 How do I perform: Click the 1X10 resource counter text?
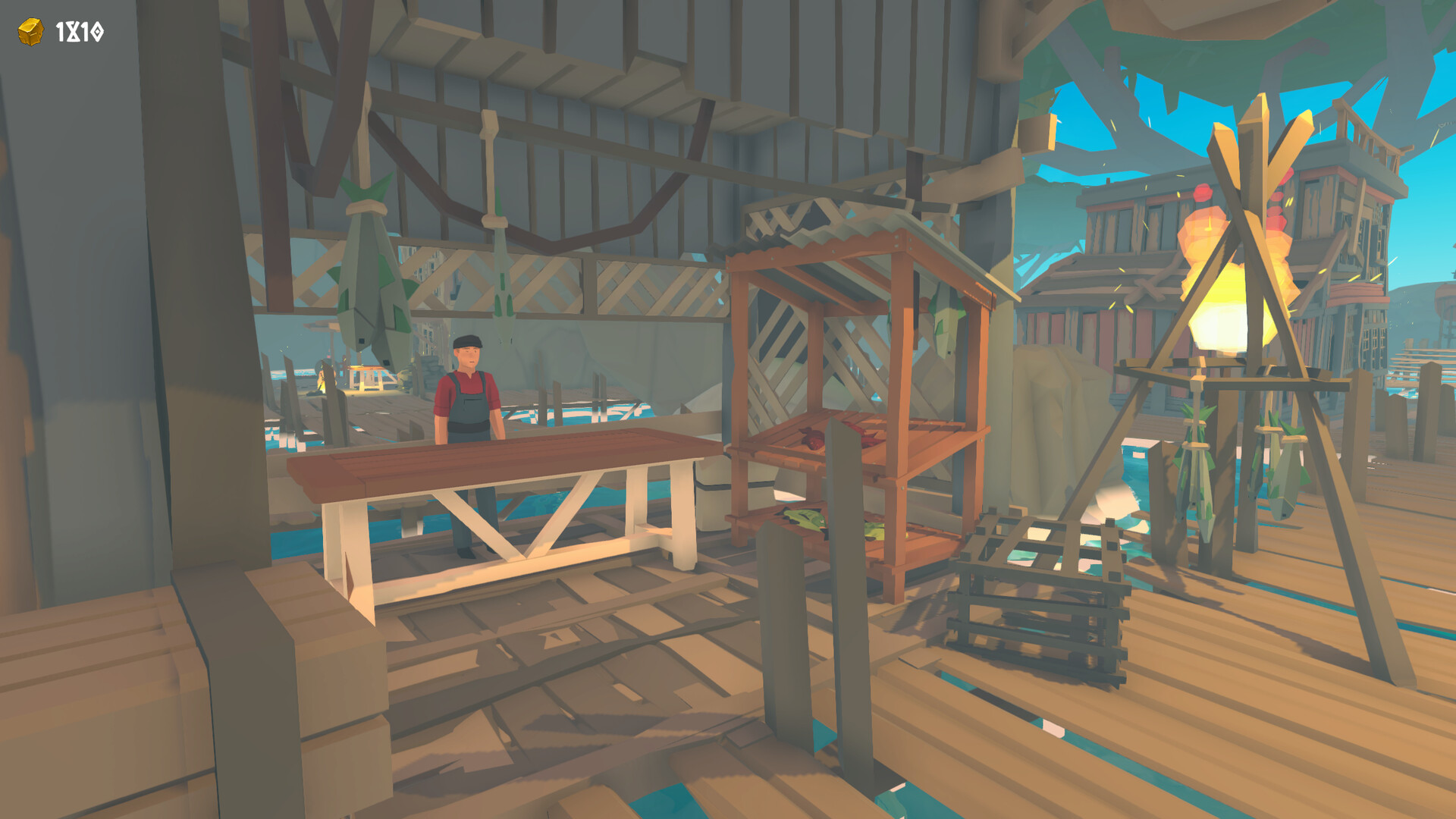(78, 31)
